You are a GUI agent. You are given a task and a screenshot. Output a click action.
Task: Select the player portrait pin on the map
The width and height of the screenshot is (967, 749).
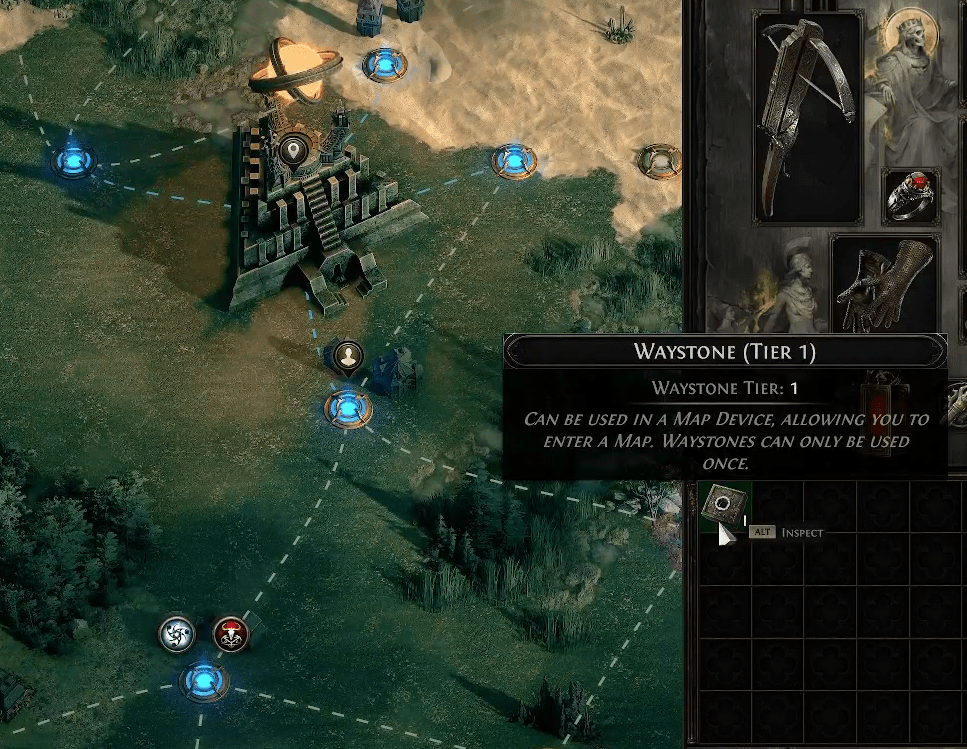coord(348,356)
